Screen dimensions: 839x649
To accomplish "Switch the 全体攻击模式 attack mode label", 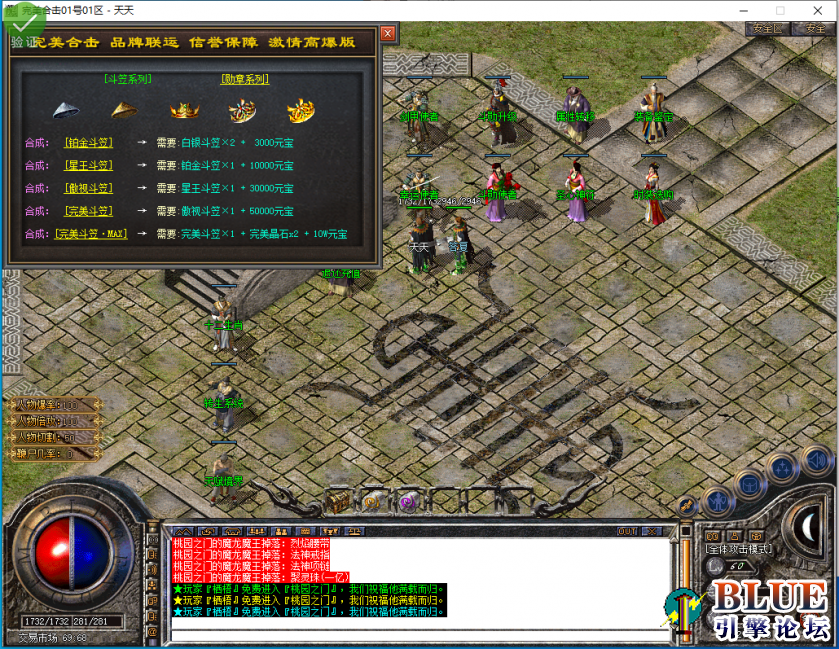I will tap(739, 549).
